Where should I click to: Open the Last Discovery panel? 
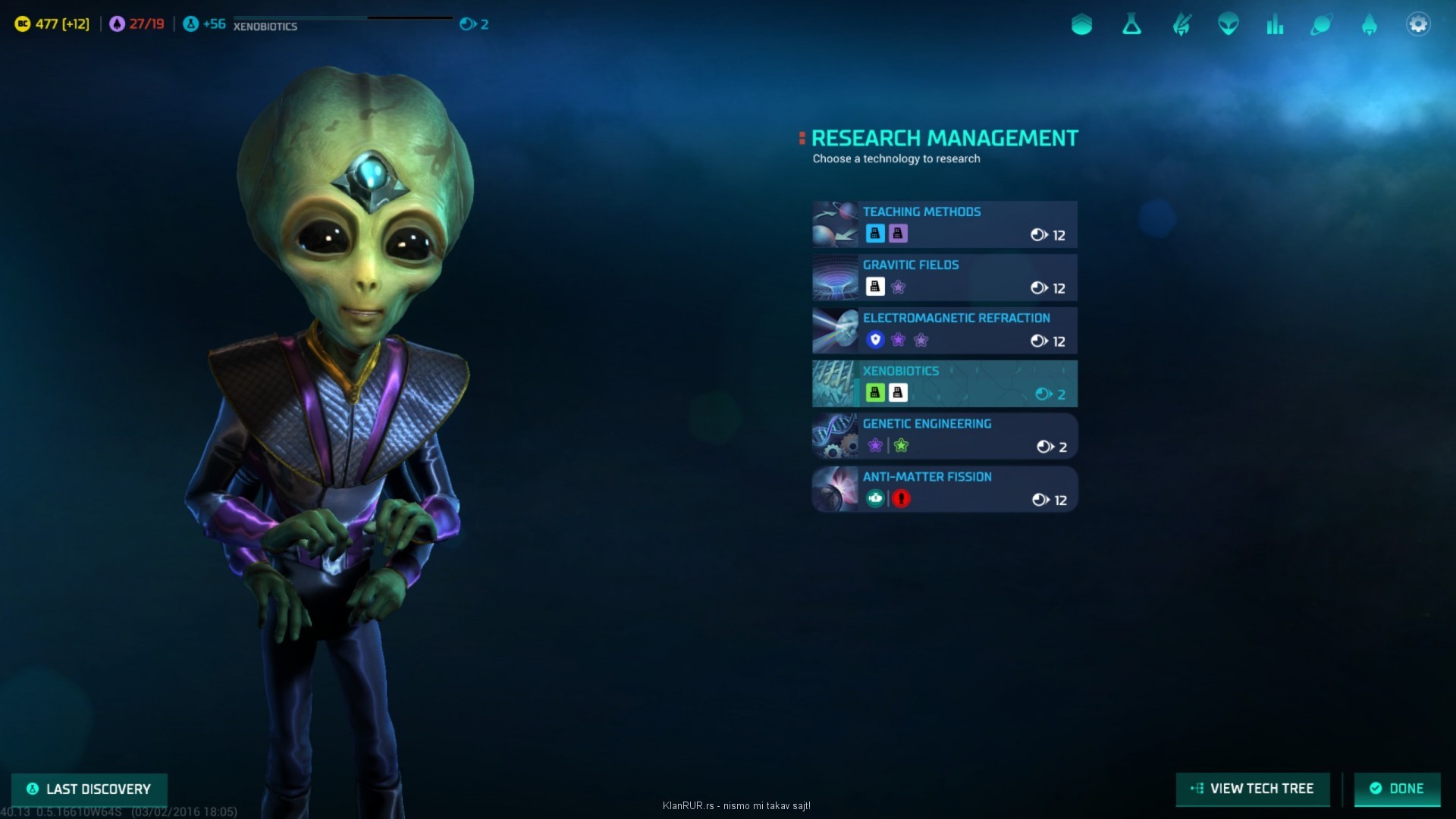(x=89, y=789)
